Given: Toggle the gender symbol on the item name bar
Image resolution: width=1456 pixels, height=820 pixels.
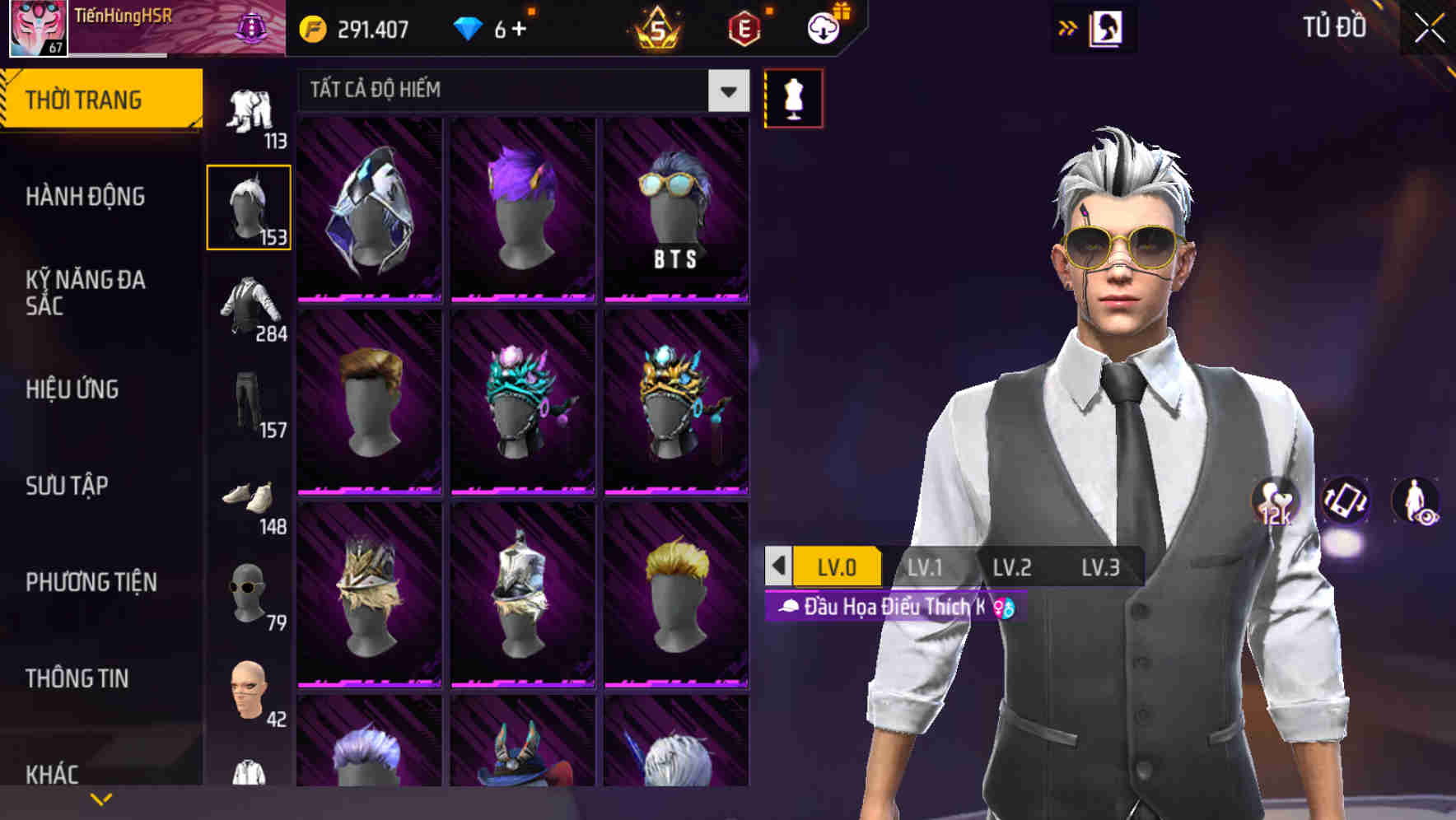Looking at the screenshot, I should (x=1004, y=608).
